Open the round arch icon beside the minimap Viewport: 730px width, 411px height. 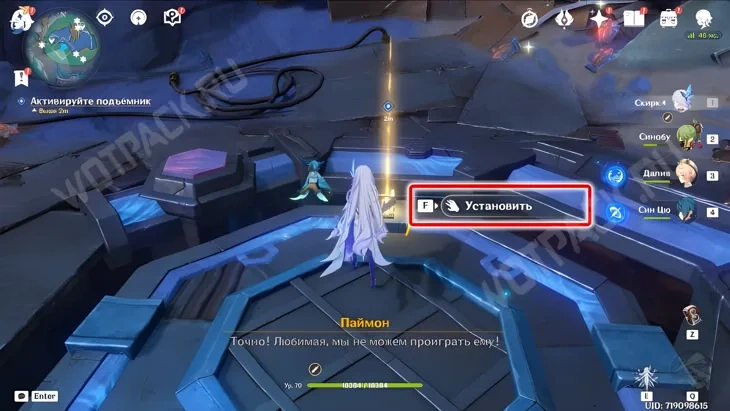139,17
